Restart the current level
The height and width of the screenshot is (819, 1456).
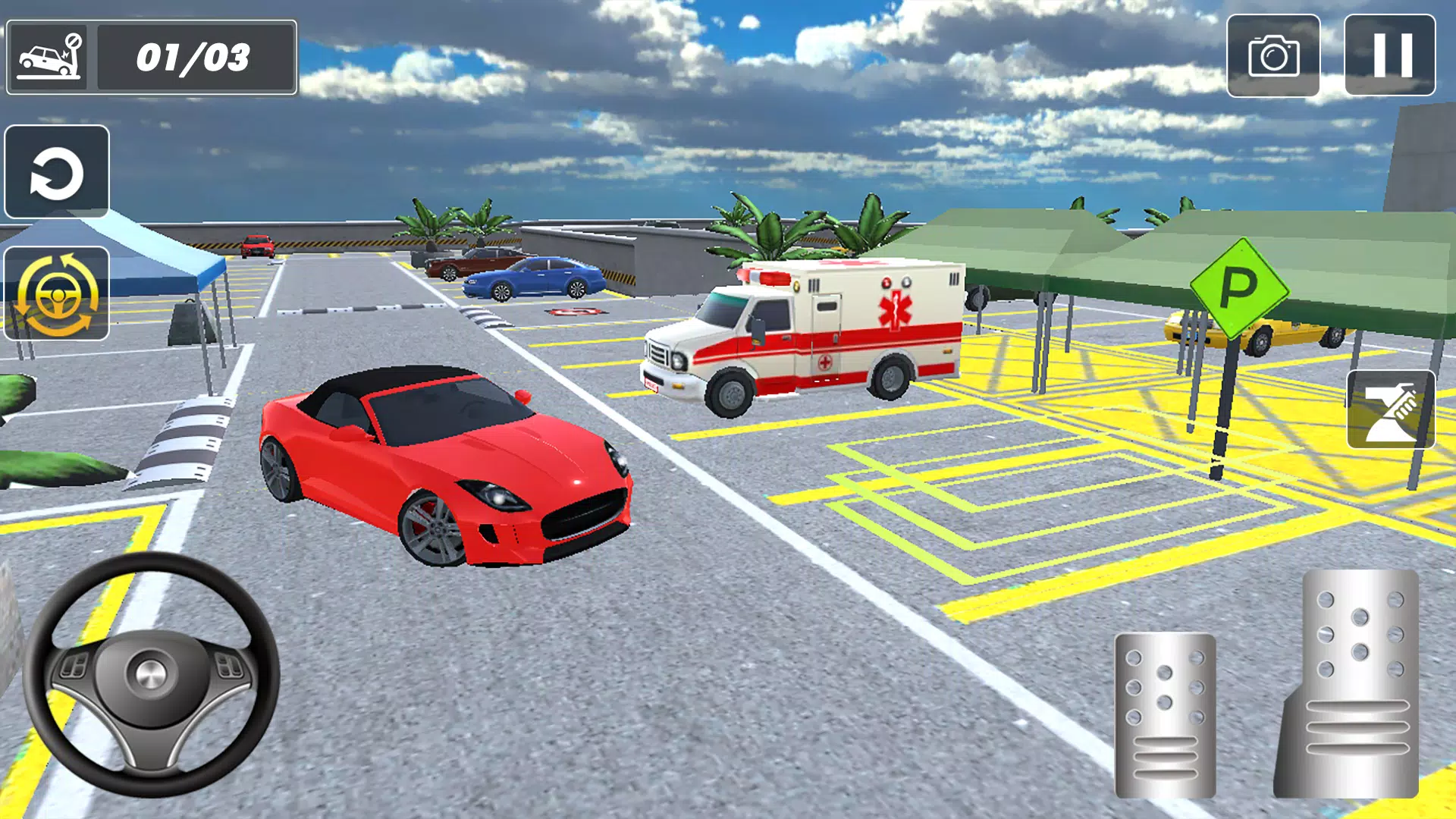[x=57, y=171]
